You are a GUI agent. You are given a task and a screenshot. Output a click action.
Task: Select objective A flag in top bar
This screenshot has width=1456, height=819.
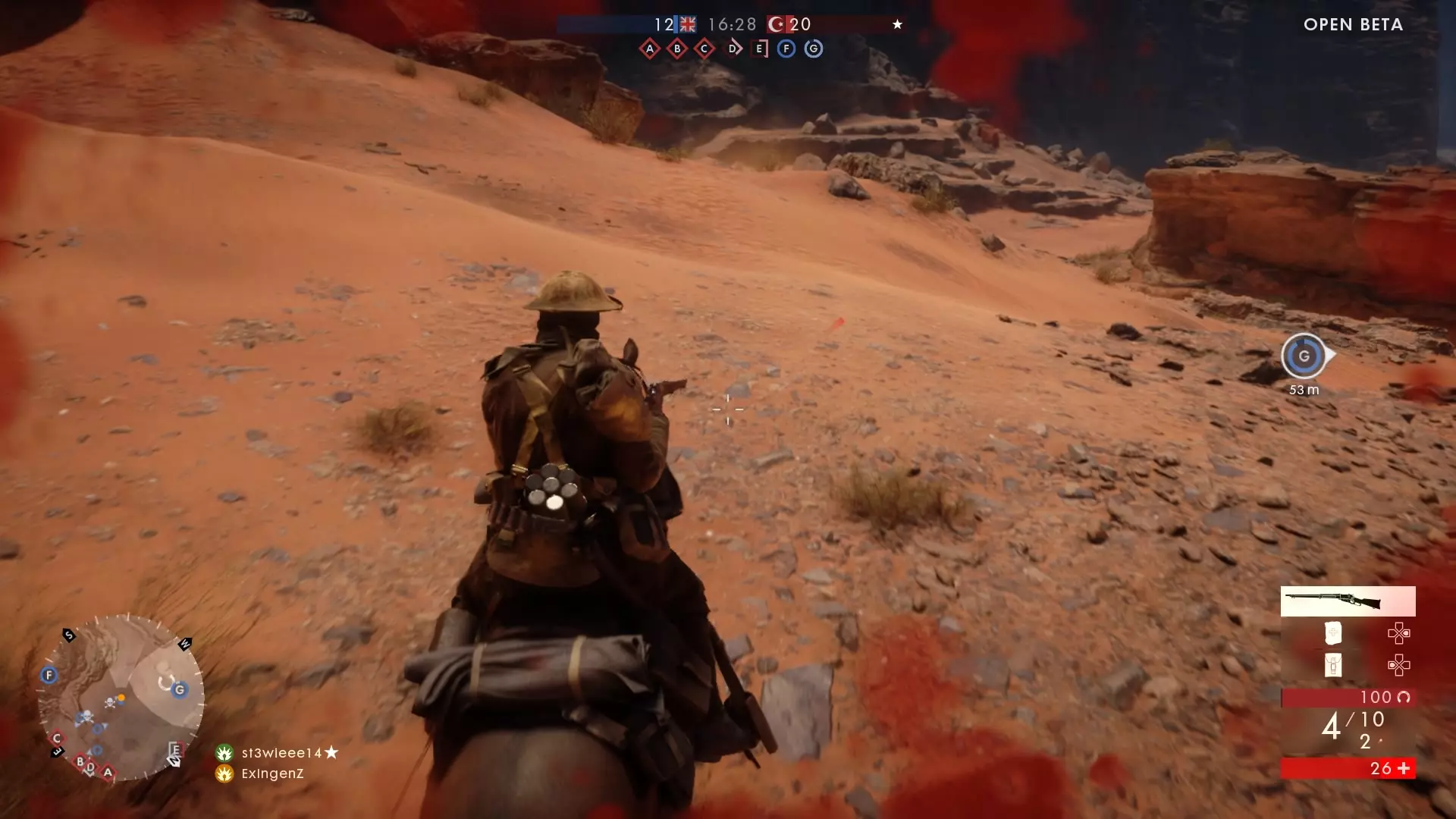650,49
